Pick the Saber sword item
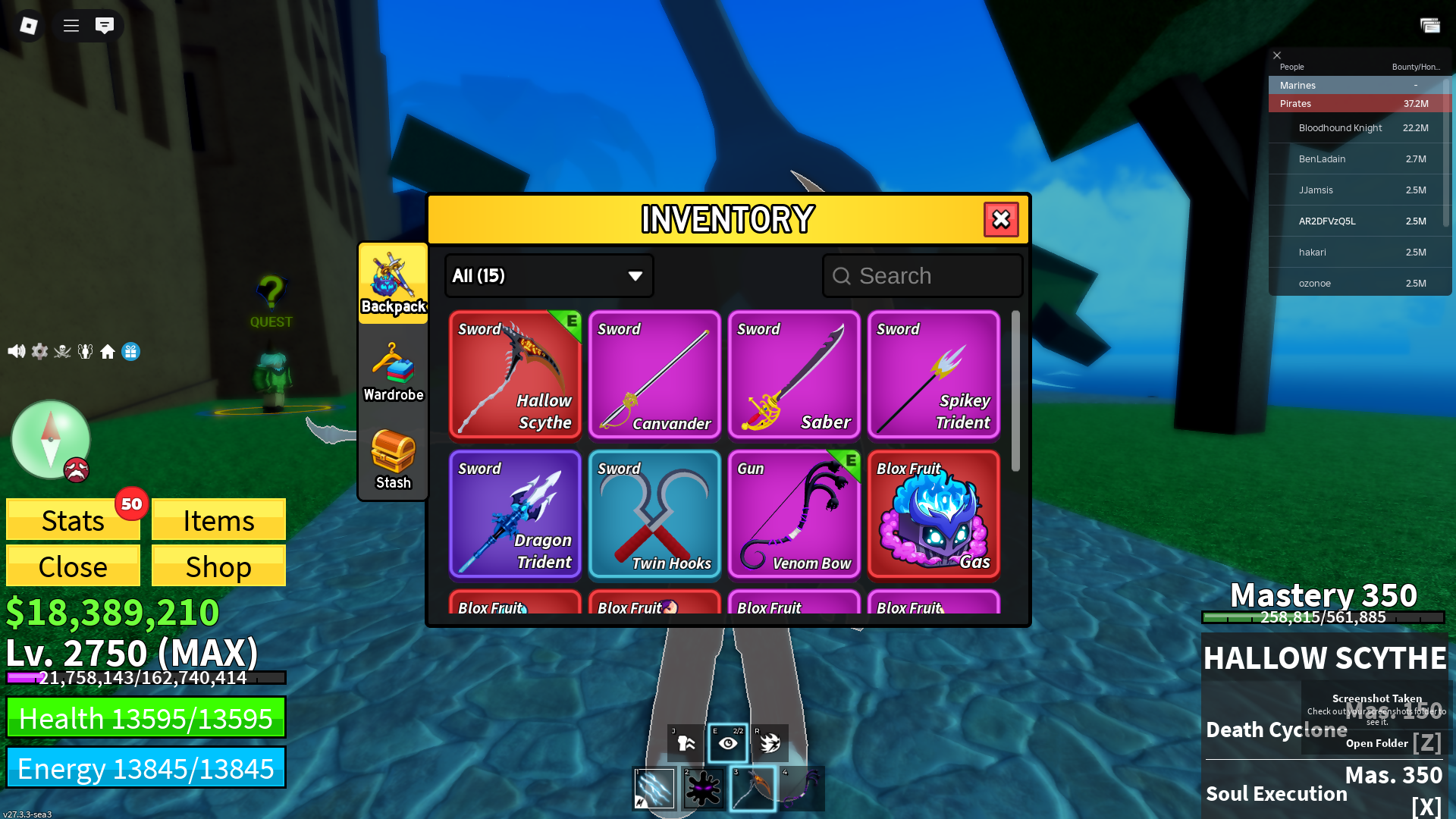 pyautogui.click(x=794, y=375)
